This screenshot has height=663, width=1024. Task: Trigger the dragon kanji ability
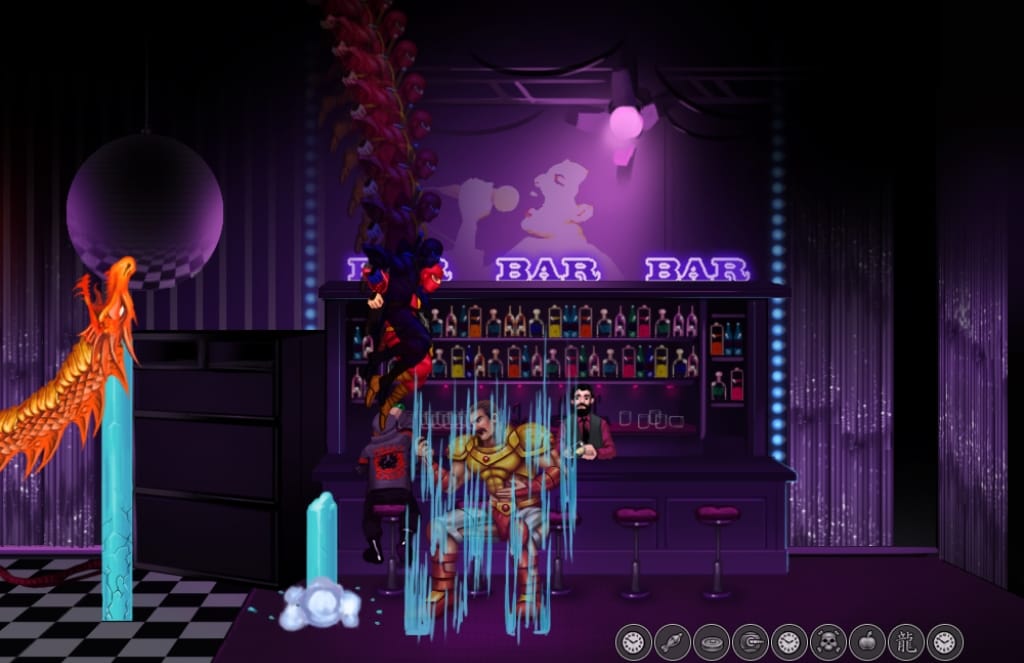[906, 641]
